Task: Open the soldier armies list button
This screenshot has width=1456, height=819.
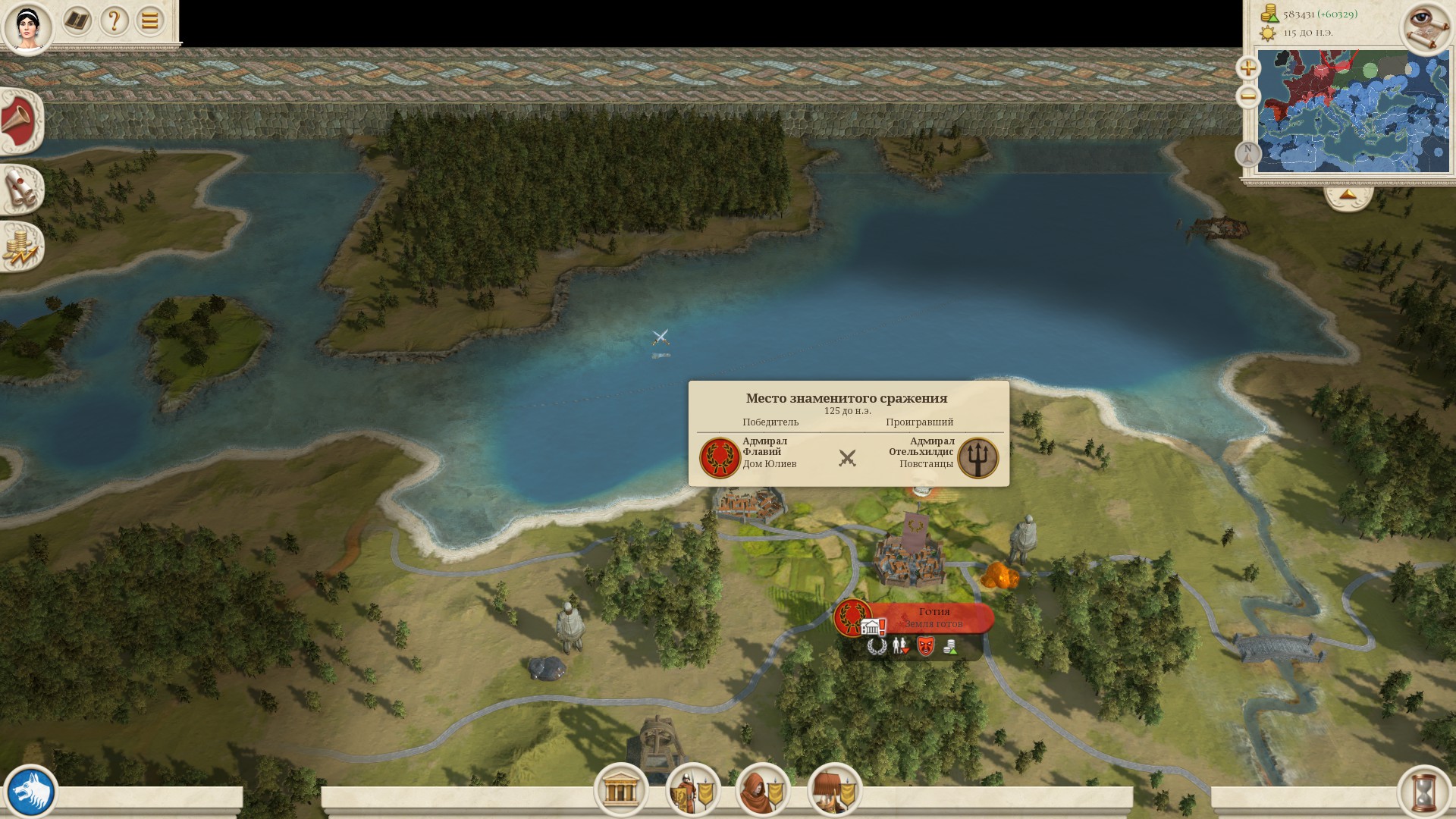Action: 692,790
